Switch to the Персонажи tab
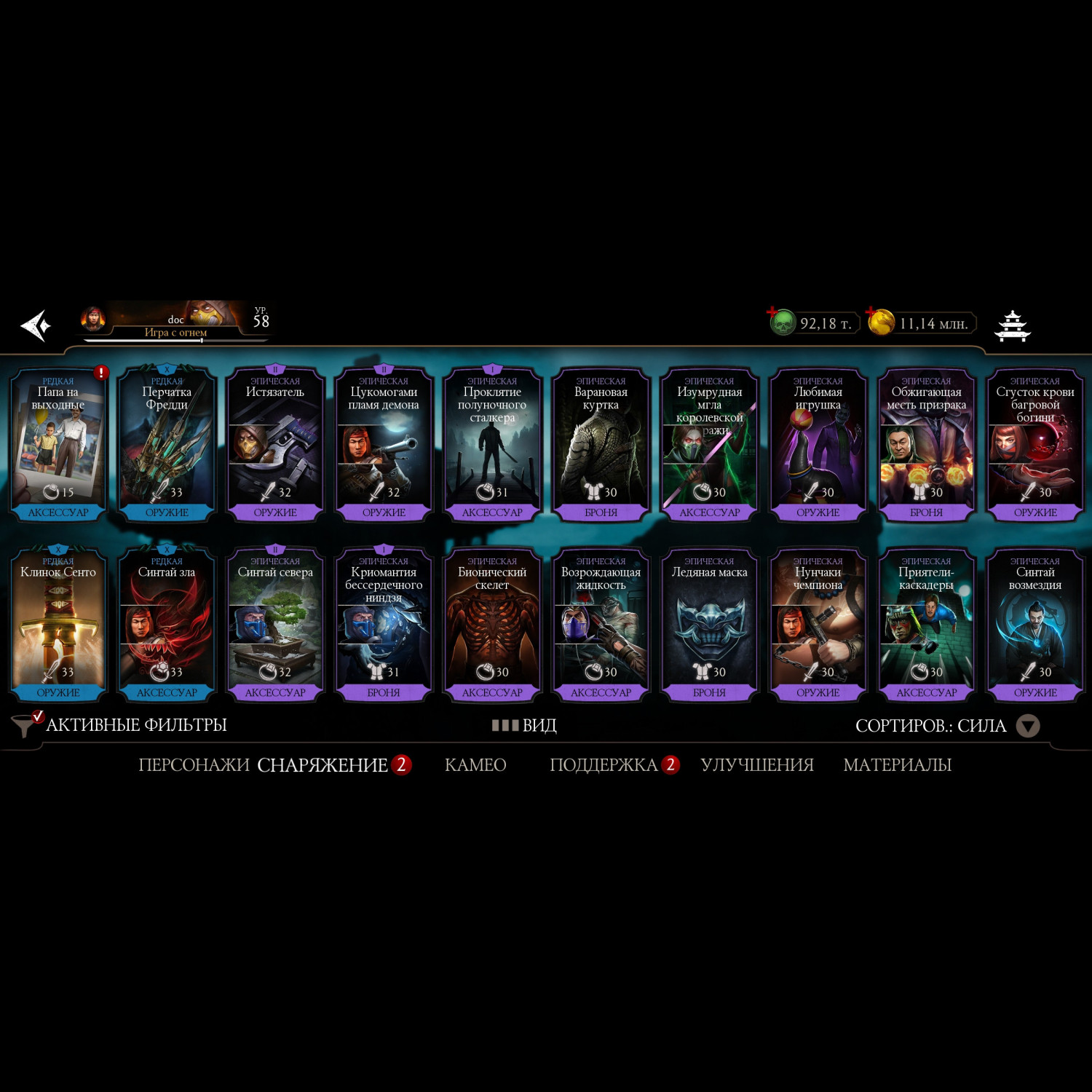The image size is (1092, 1092). coord(194,765)
